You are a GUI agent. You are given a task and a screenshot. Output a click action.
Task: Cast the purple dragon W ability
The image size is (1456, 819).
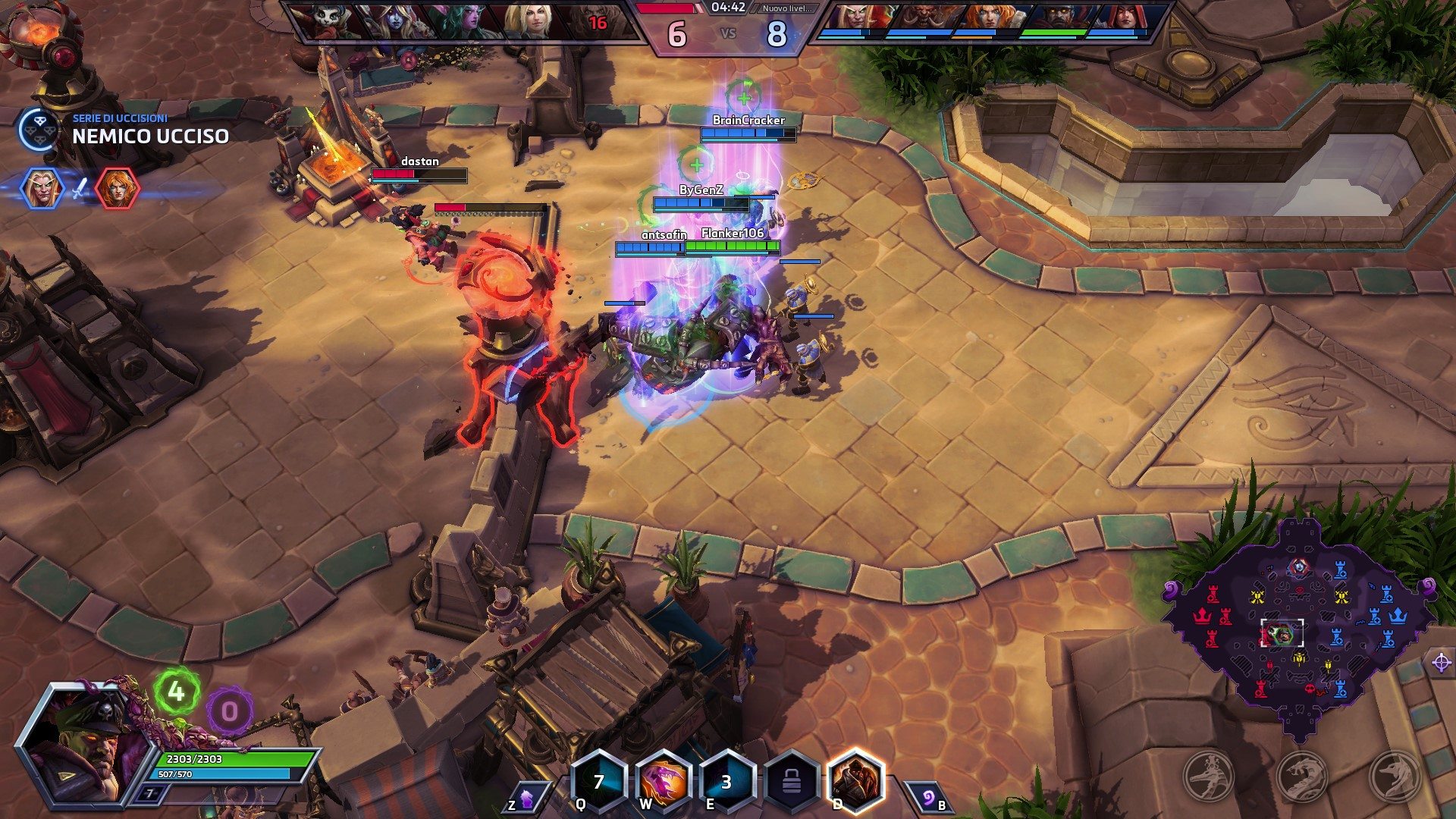tap(663, 781)
